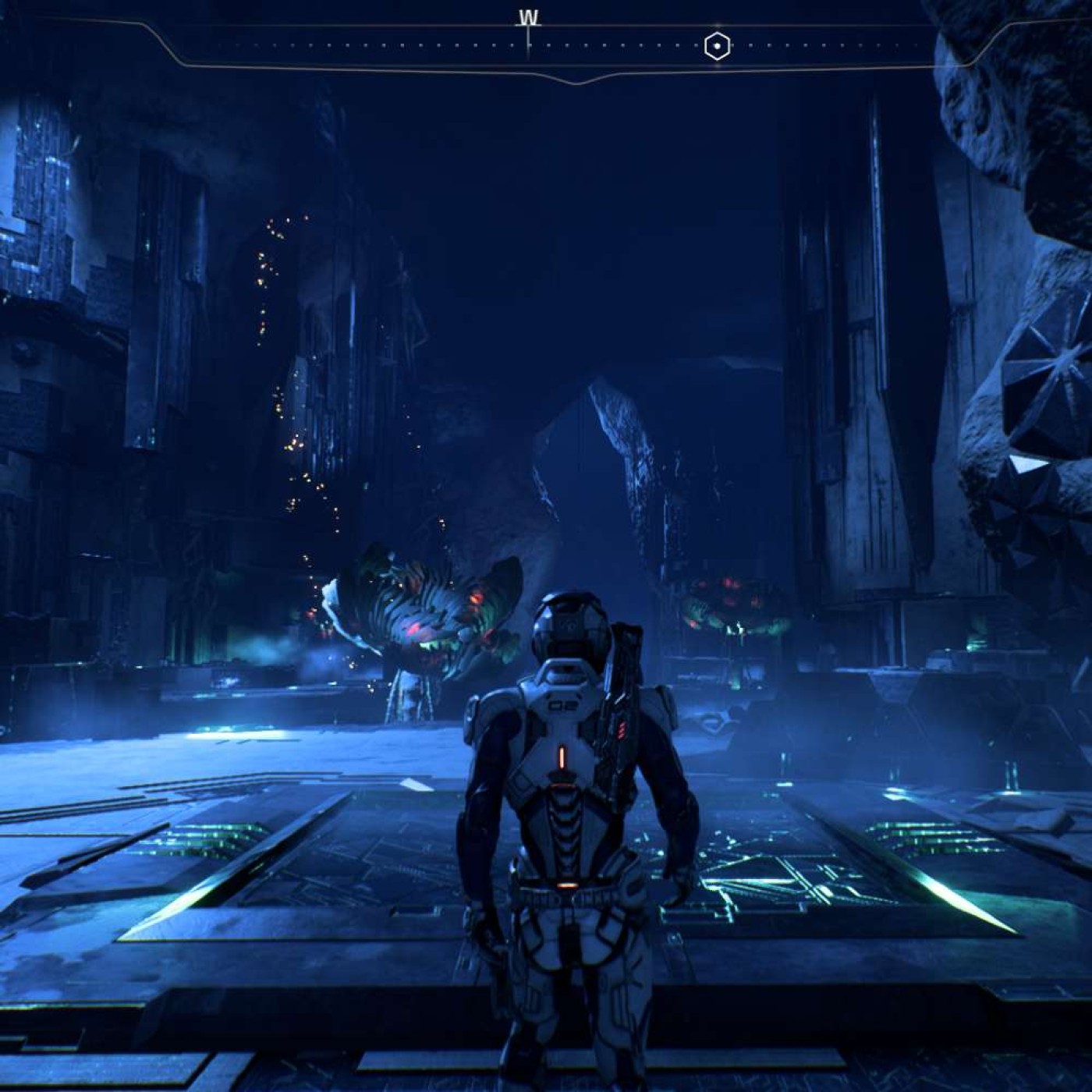Click the hexagonal objective marker on the compass
The height and width of the screenshot is (1092, 1092).
coord(717,47)
